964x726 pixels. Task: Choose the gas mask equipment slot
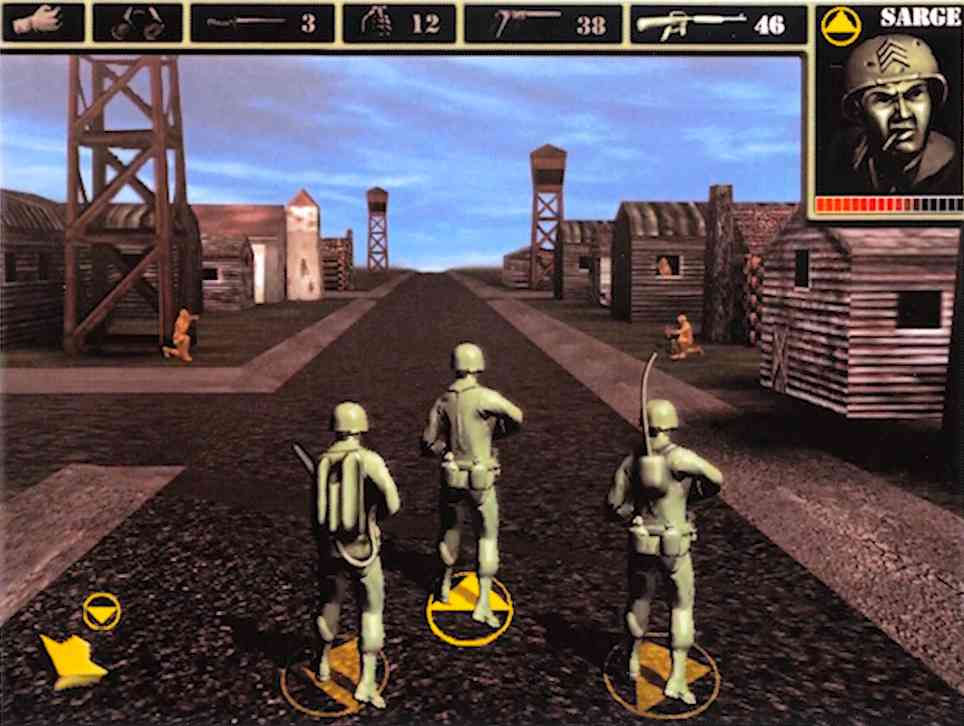tap(137, 23)
